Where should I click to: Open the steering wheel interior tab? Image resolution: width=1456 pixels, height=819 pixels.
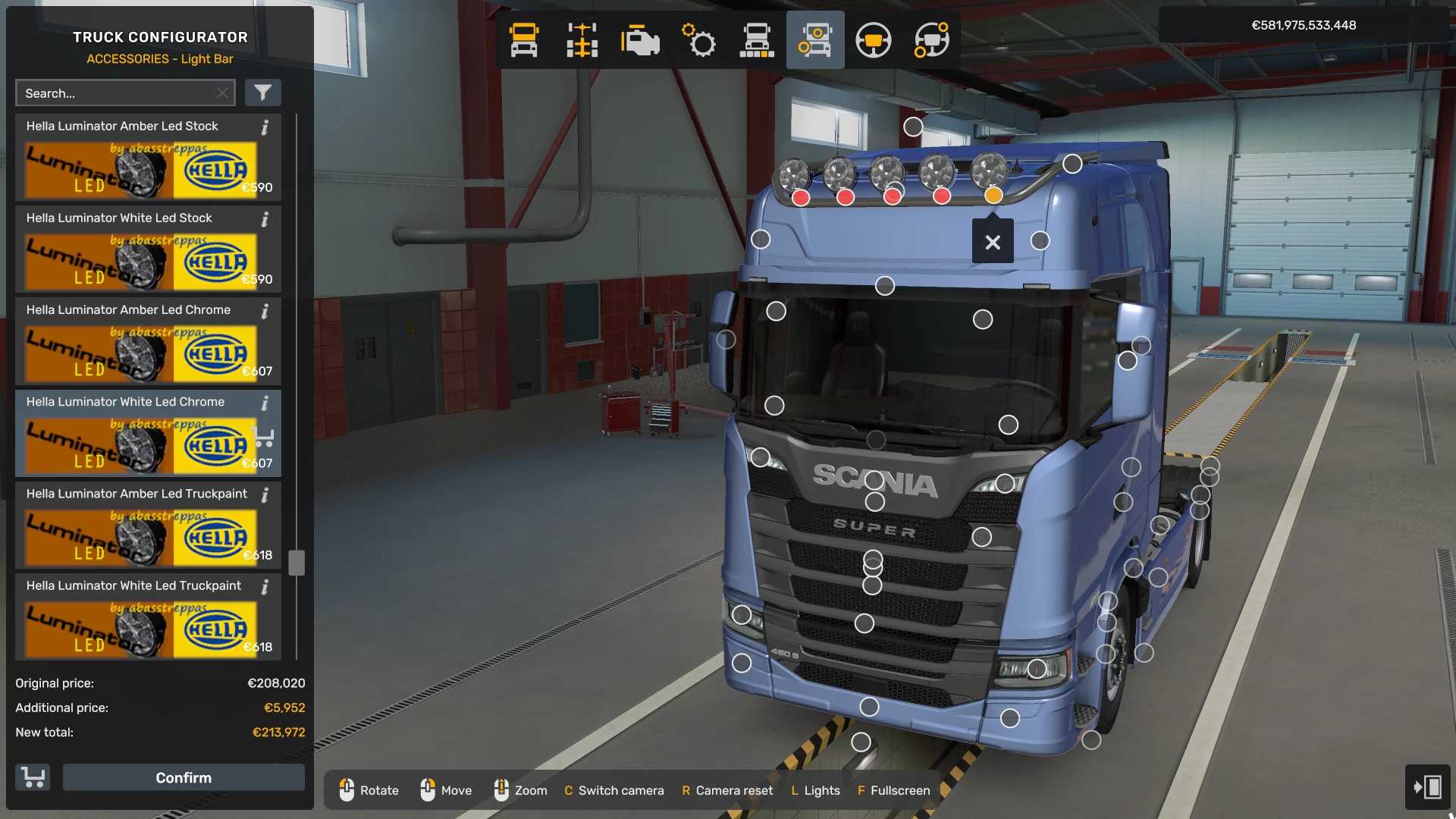coord(873,40)
